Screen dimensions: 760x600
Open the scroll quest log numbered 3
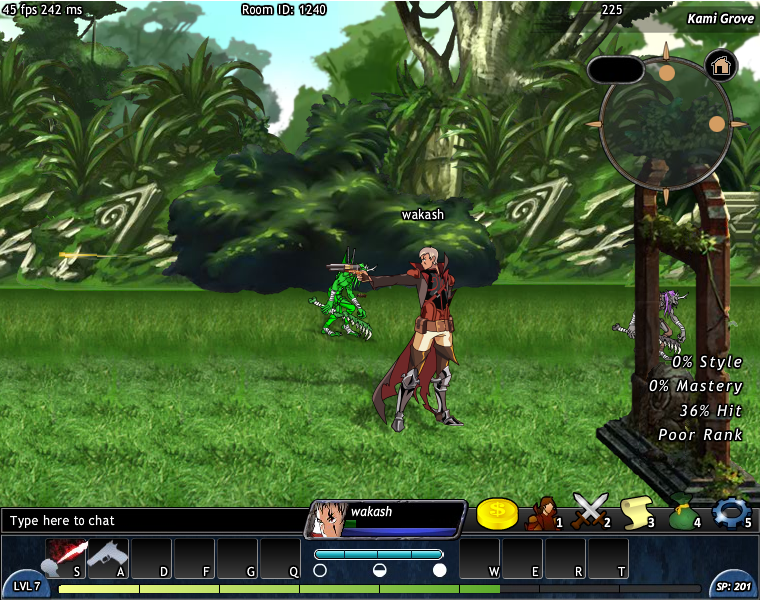coord(635,512)
